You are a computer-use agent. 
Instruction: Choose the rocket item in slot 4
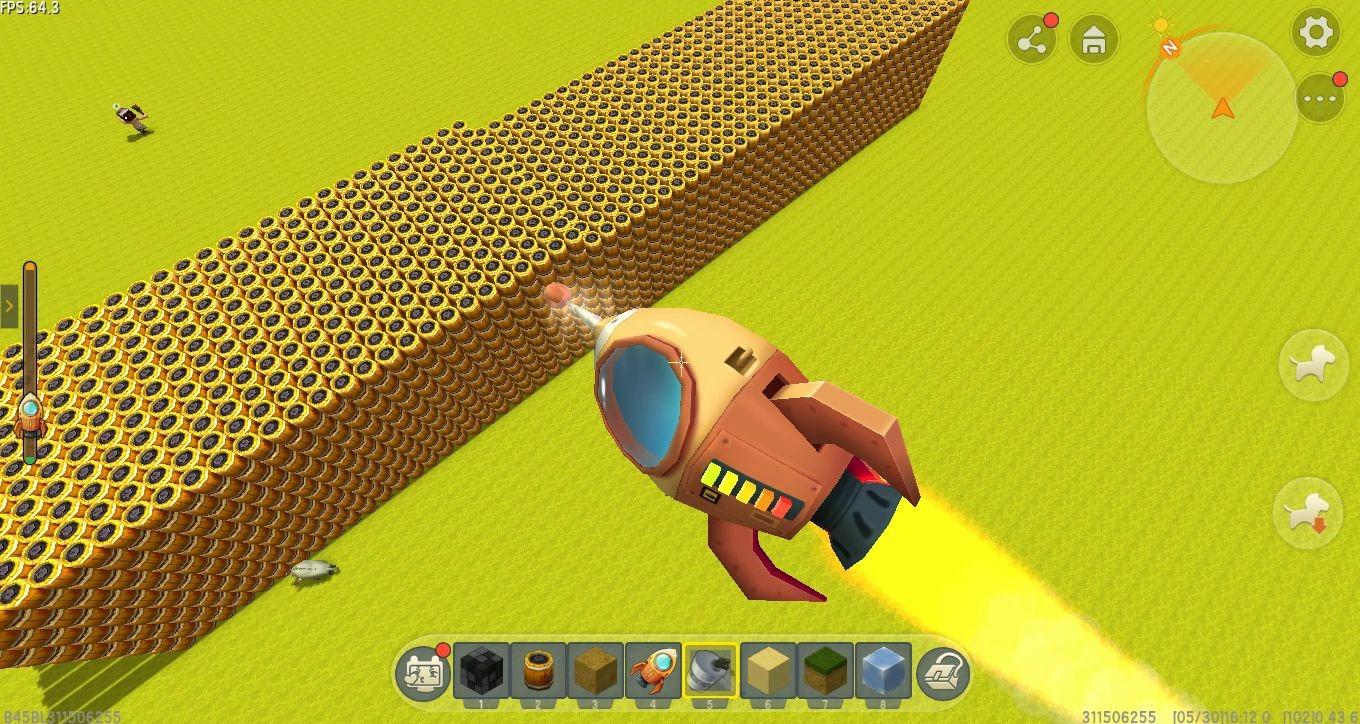[x=653, y=670]
